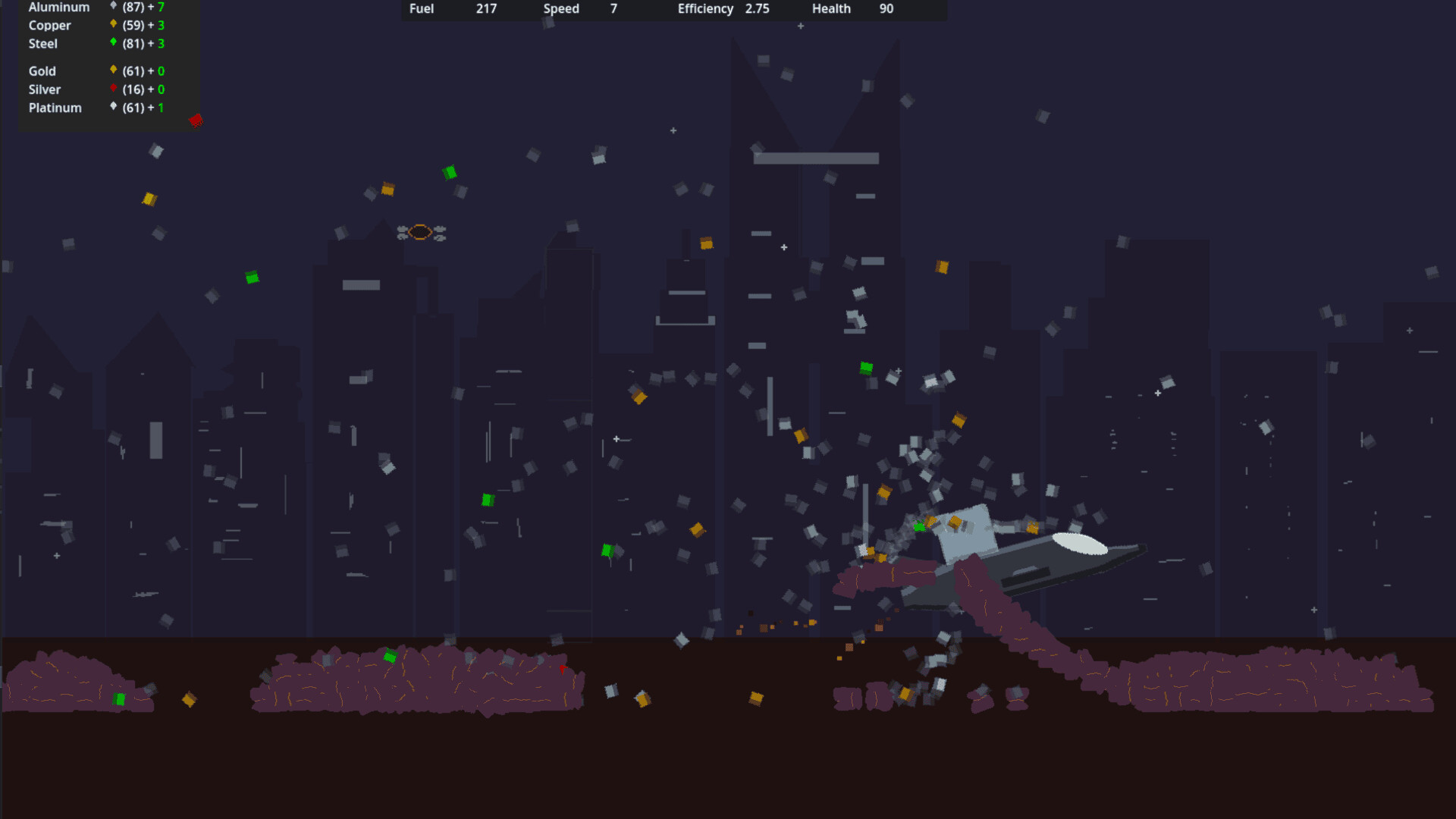Click the red scrap chip under the resource panel
This screenshot has width=1456, height=819.
196,121
